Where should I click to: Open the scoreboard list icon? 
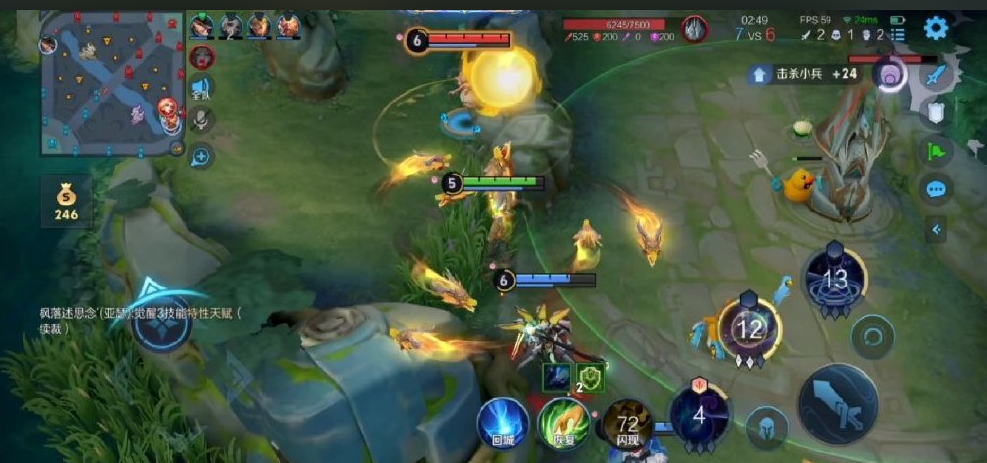(x=897, y=35)
